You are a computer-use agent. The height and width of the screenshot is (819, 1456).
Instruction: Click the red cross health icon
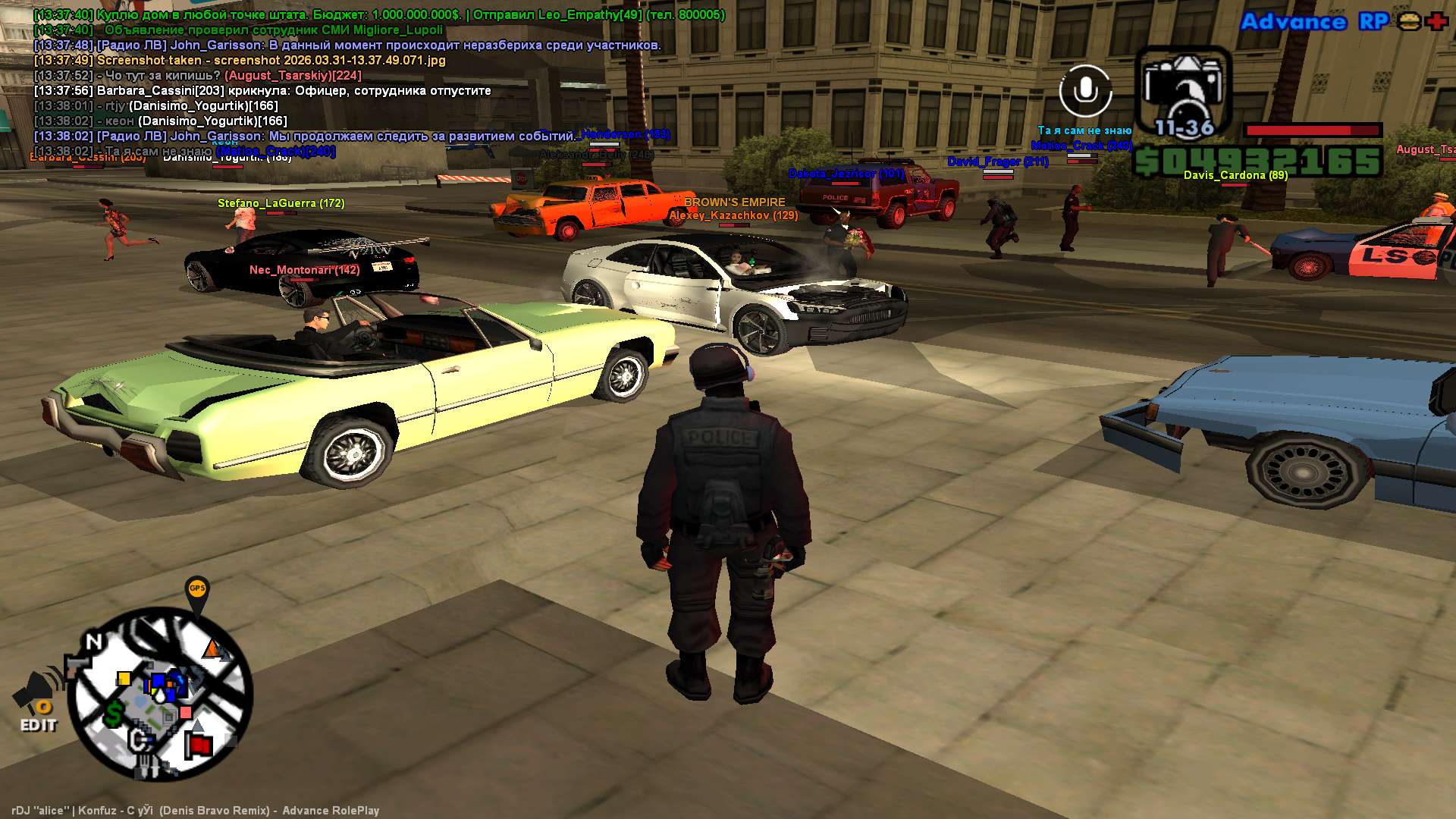1436,21
